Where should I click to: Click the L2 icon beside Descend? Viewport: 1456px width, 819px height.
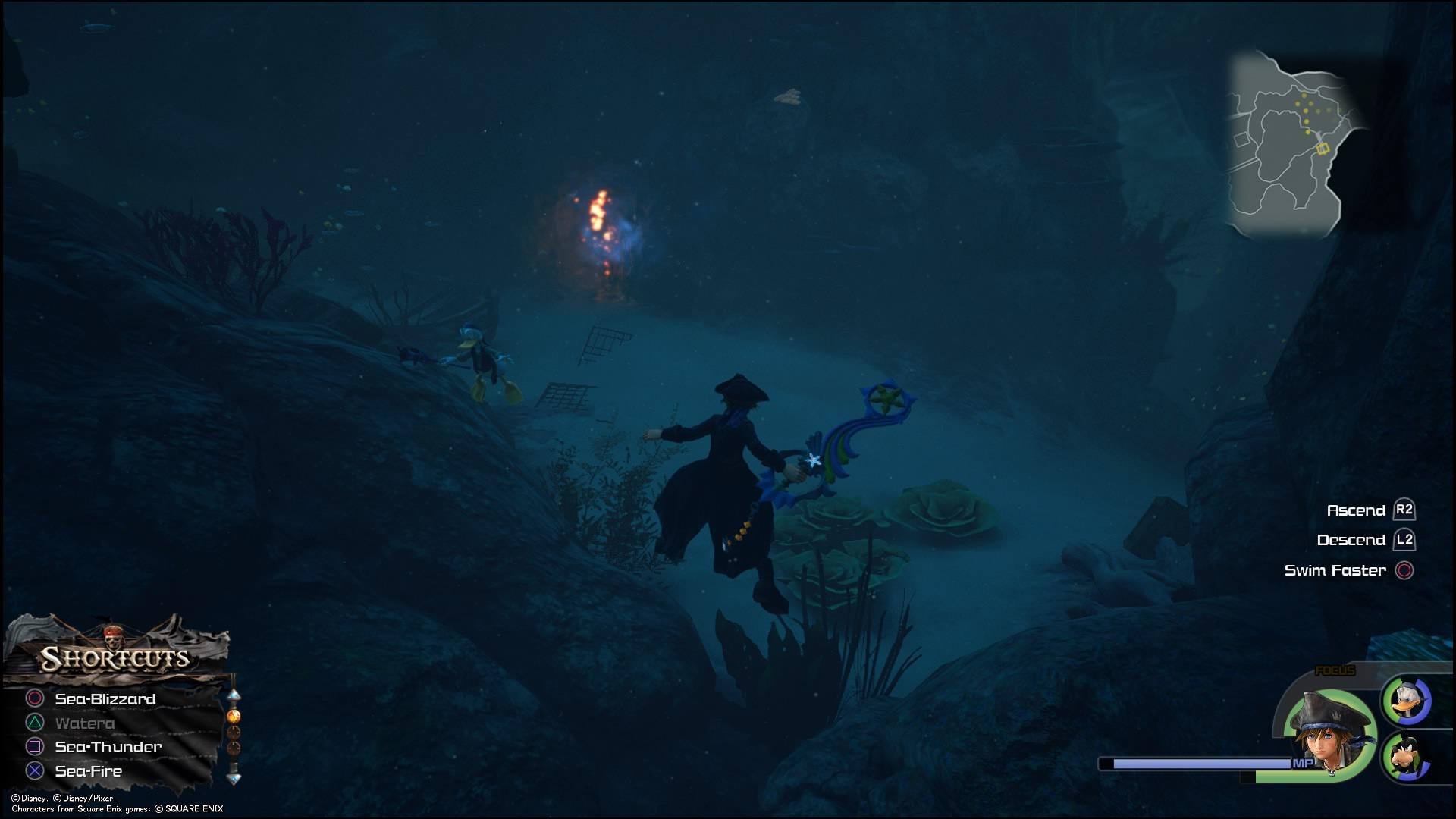coord(1404,540)
